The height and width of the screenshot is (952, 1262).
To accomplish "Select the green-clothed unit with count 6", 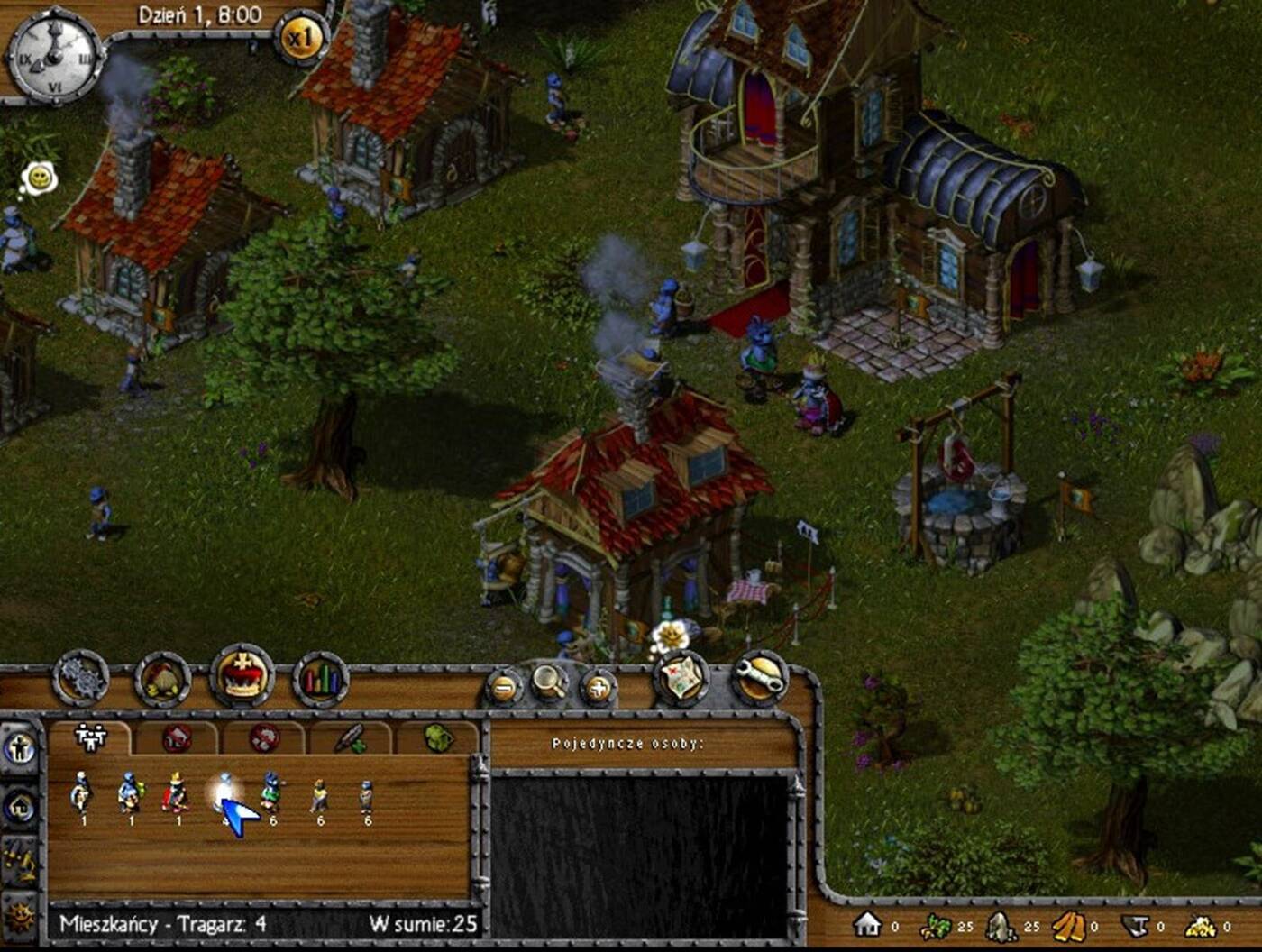I will tap(271, 794).
